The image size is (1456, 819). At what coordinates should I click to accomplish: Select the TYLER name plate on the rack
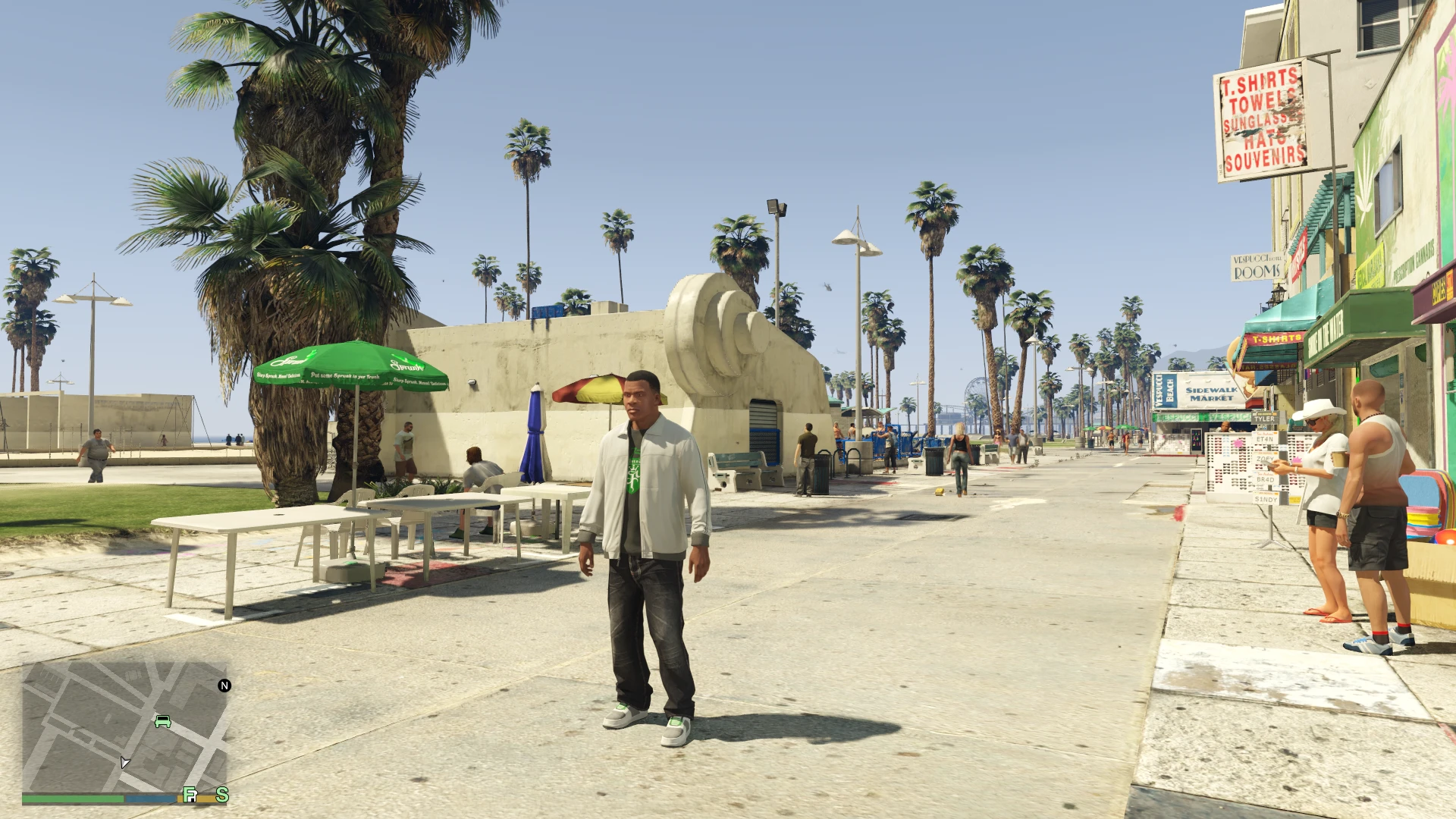(1265, 418)
